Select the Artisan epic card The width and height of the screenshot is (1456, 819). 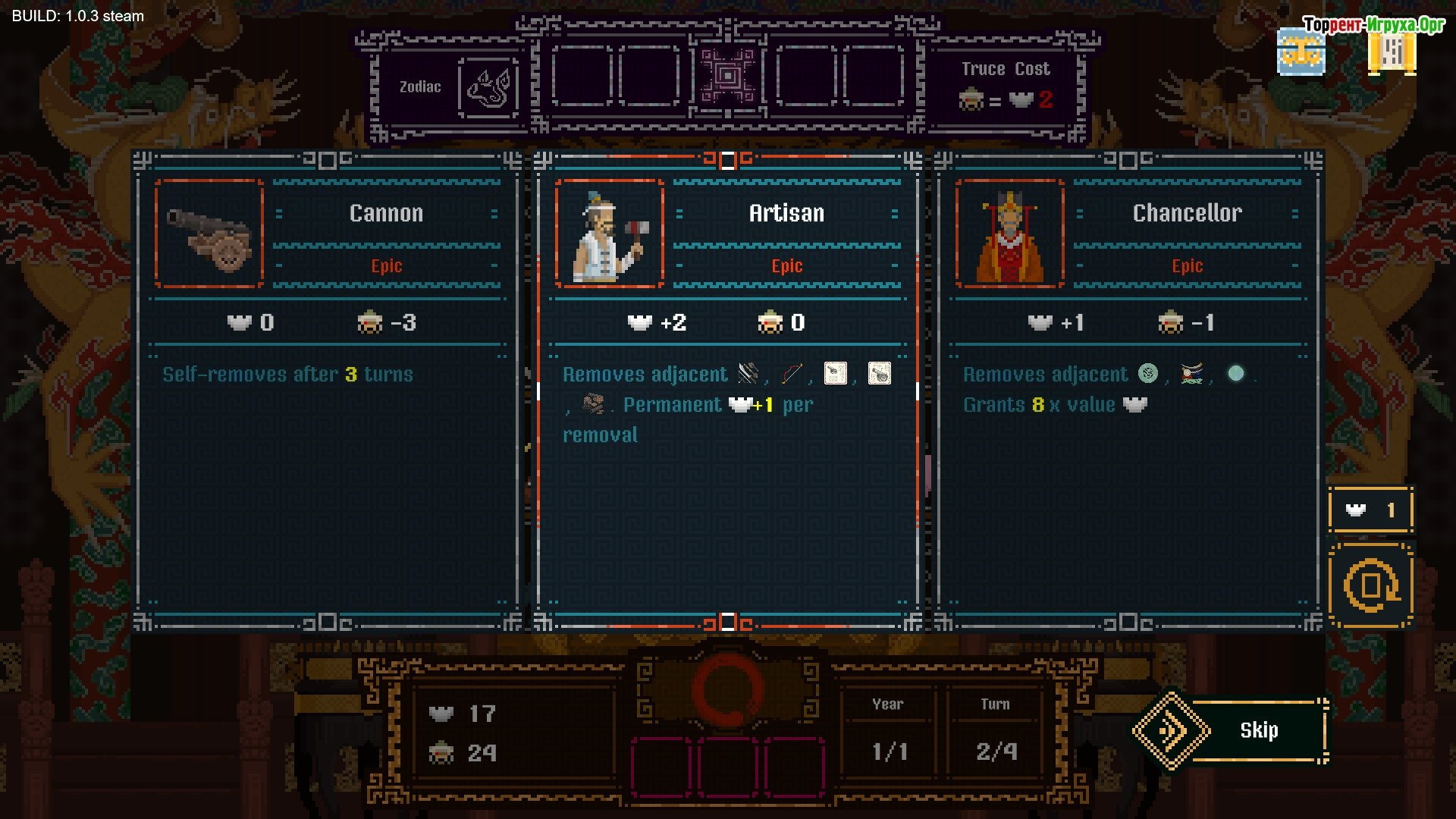click(x=727, y=391)
